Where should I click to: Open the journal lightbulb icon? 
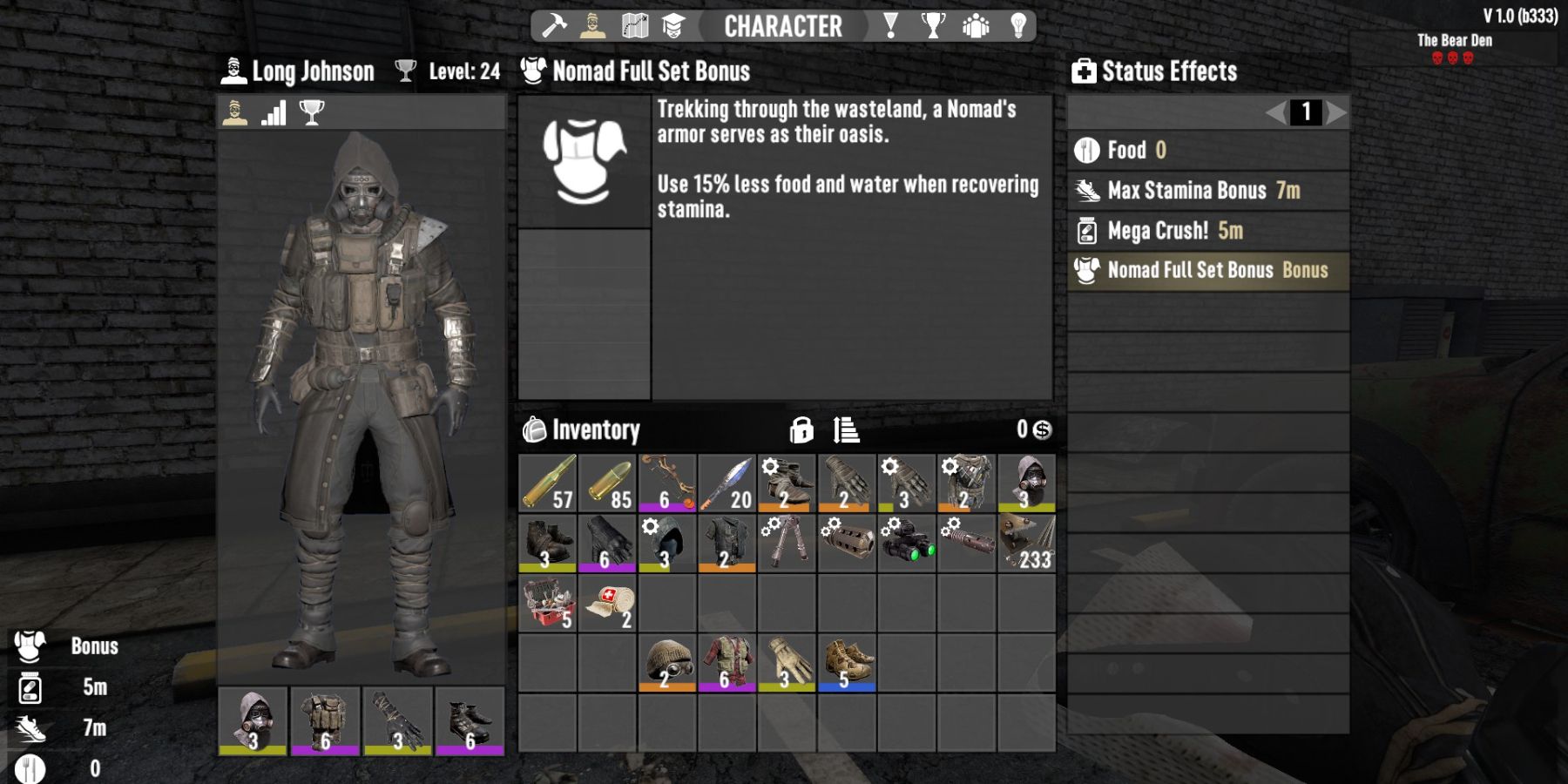coord(1020,26)
